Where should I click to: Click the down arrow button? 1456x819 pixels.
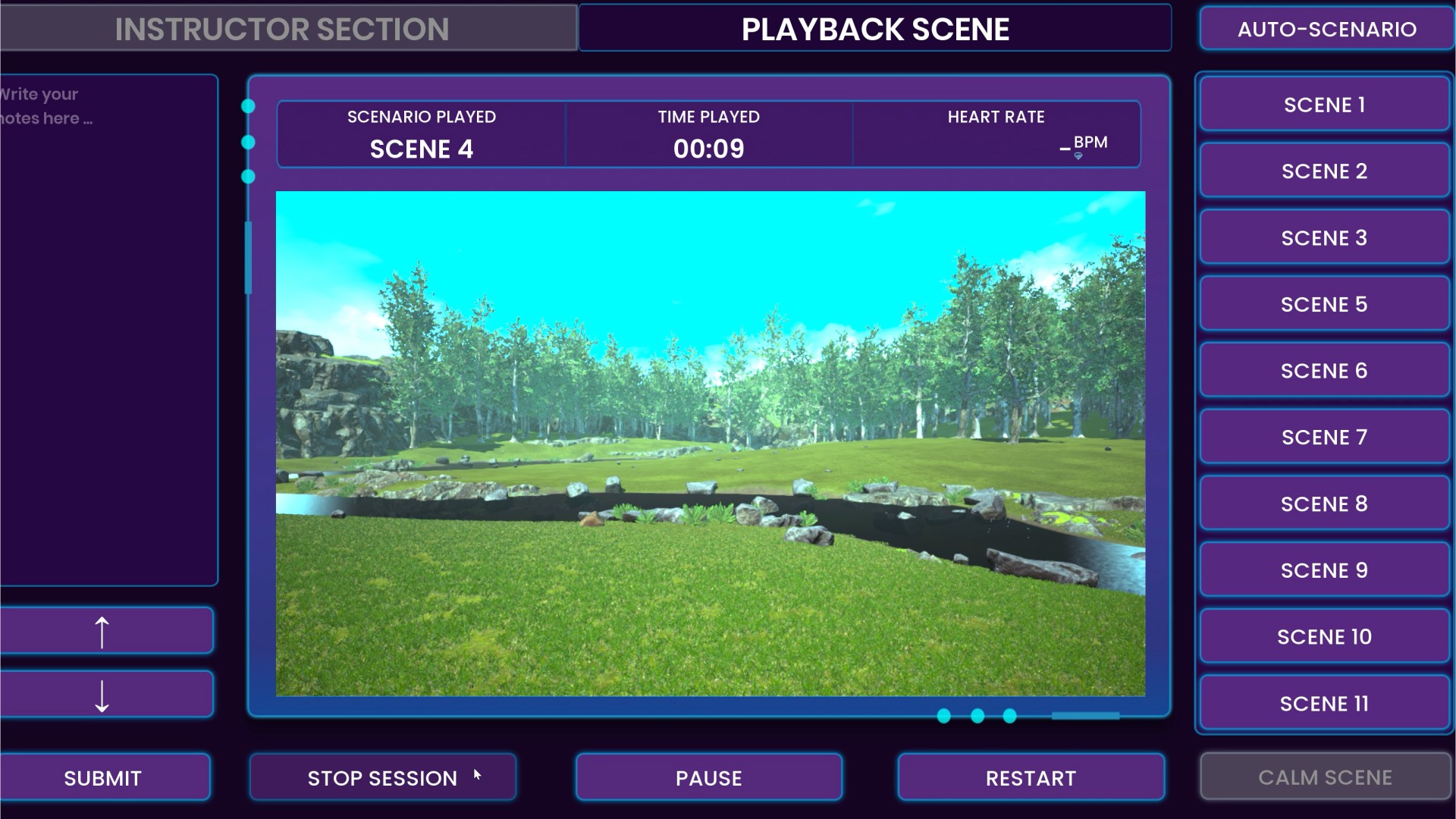(x=105, y=695)
